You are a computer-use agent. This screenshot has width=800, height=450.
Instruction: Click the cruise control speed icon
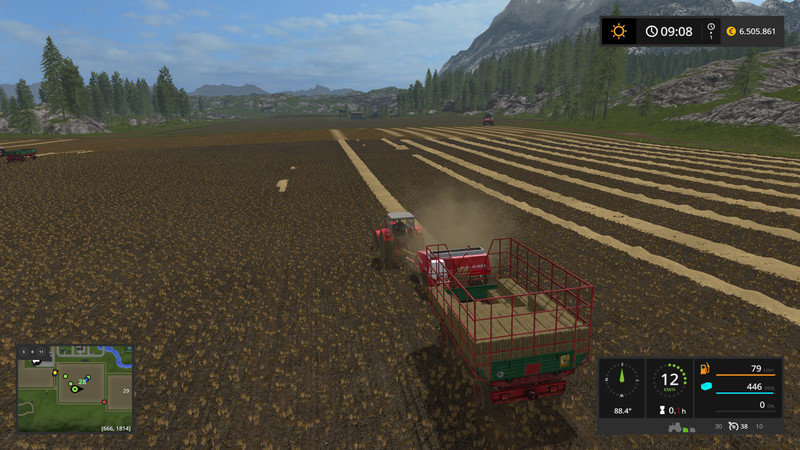[x=731, y=426]
